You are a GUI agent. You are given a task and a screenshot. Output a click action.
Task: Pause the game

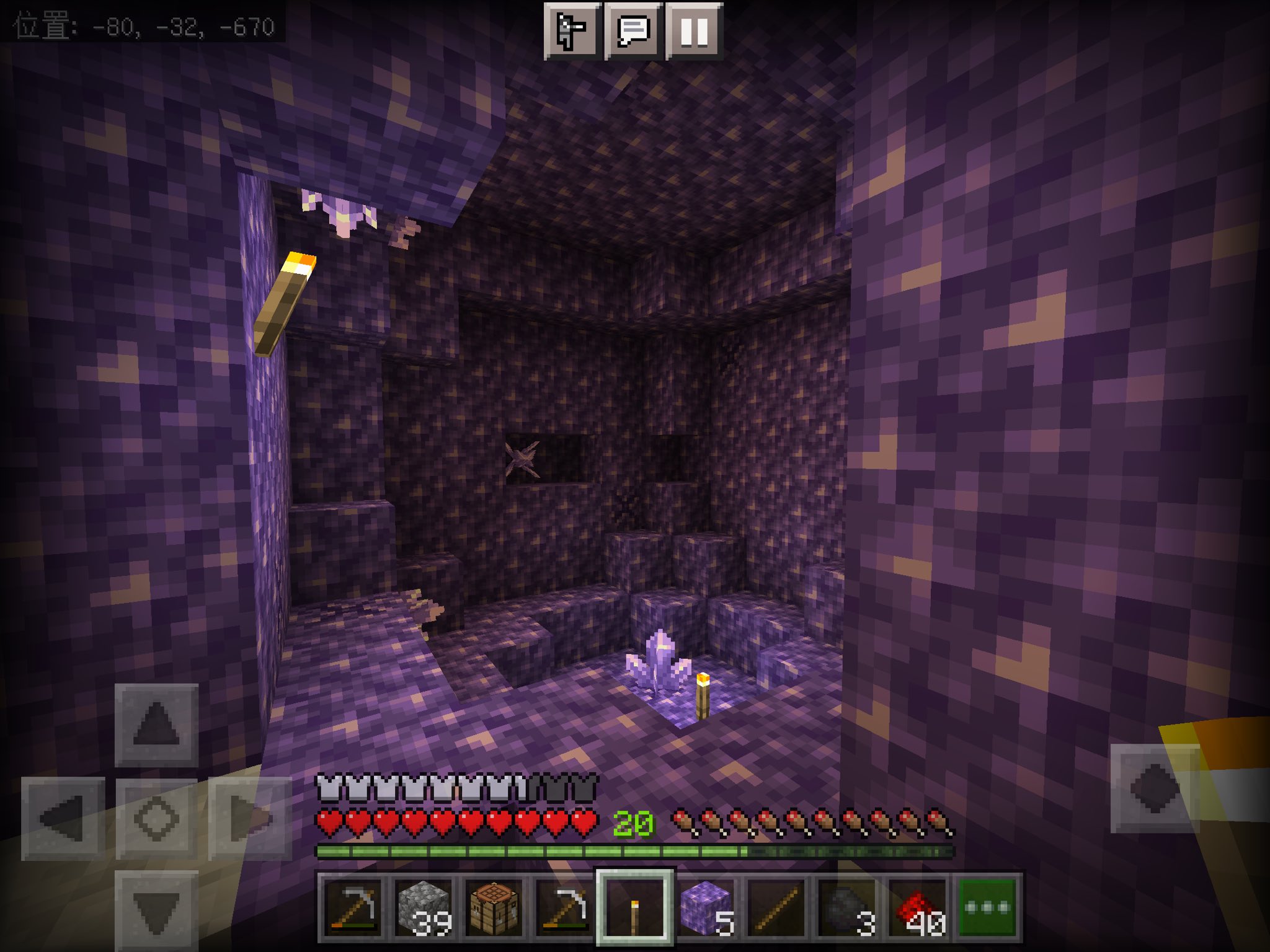click(x=695, y=29)
